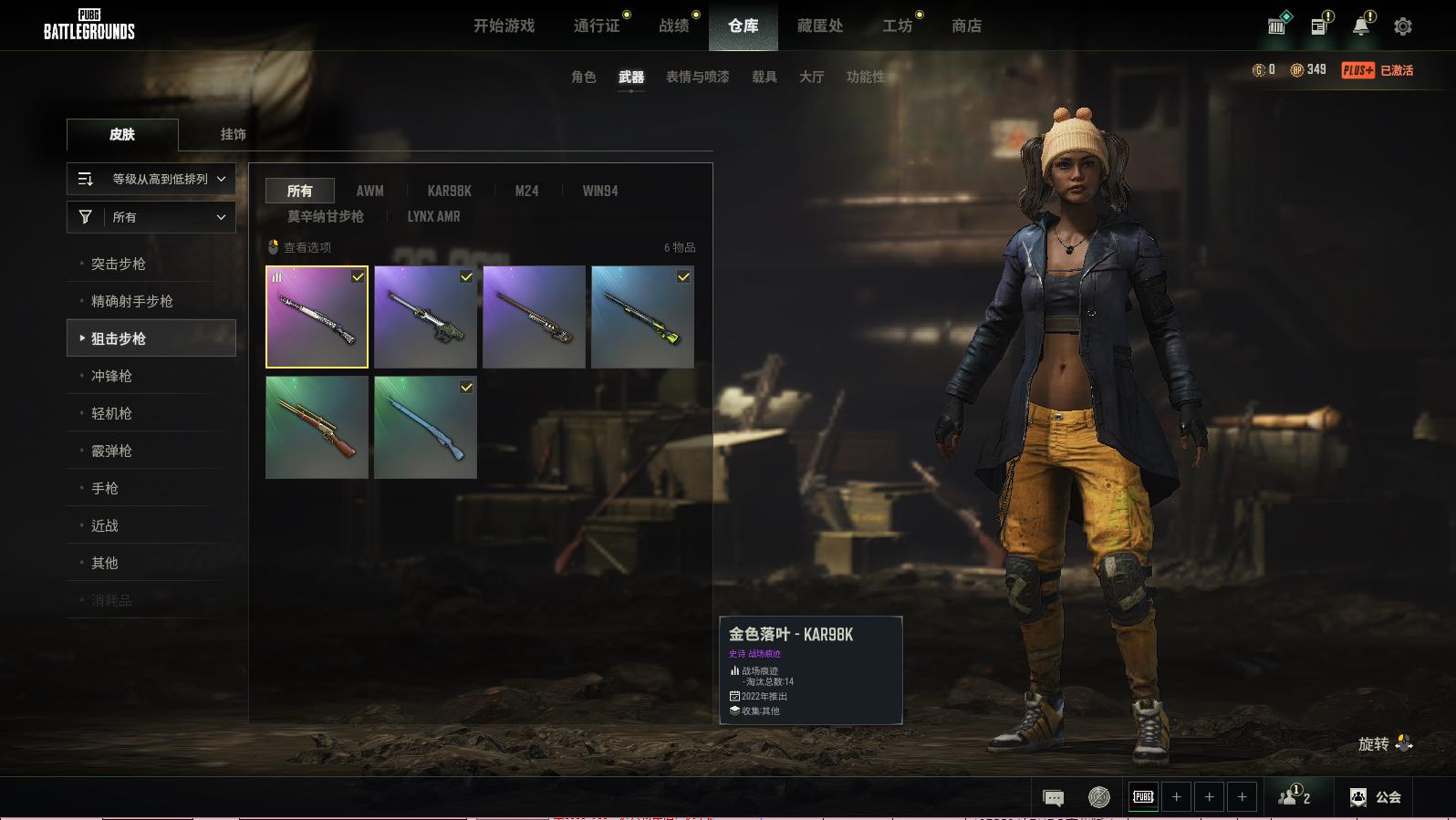
Task: Filter skins by KAR98K
Action: coord(449,191)
